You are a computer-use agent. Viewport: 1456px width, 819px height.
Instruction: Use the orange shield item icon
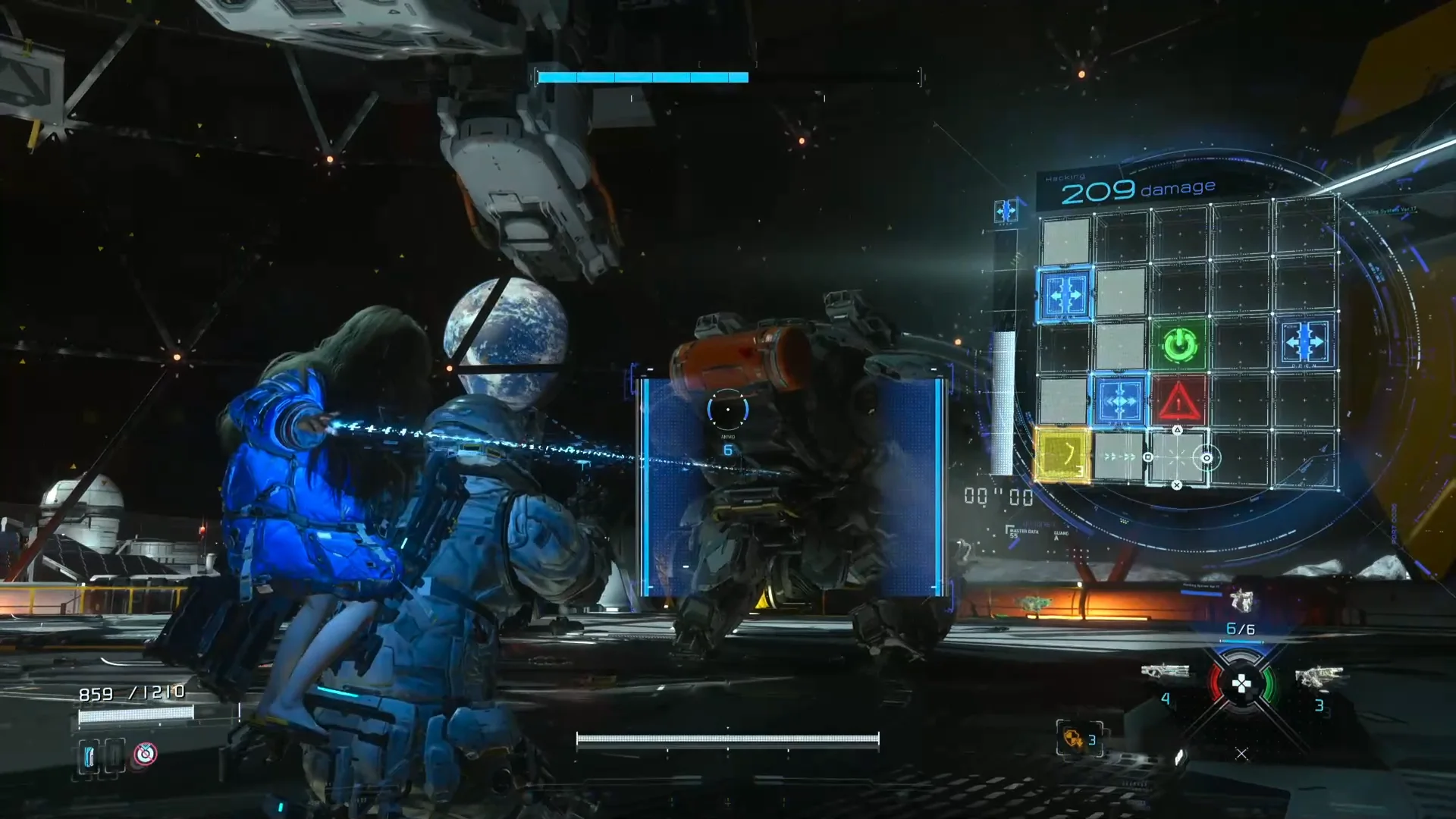point(1074,739)
